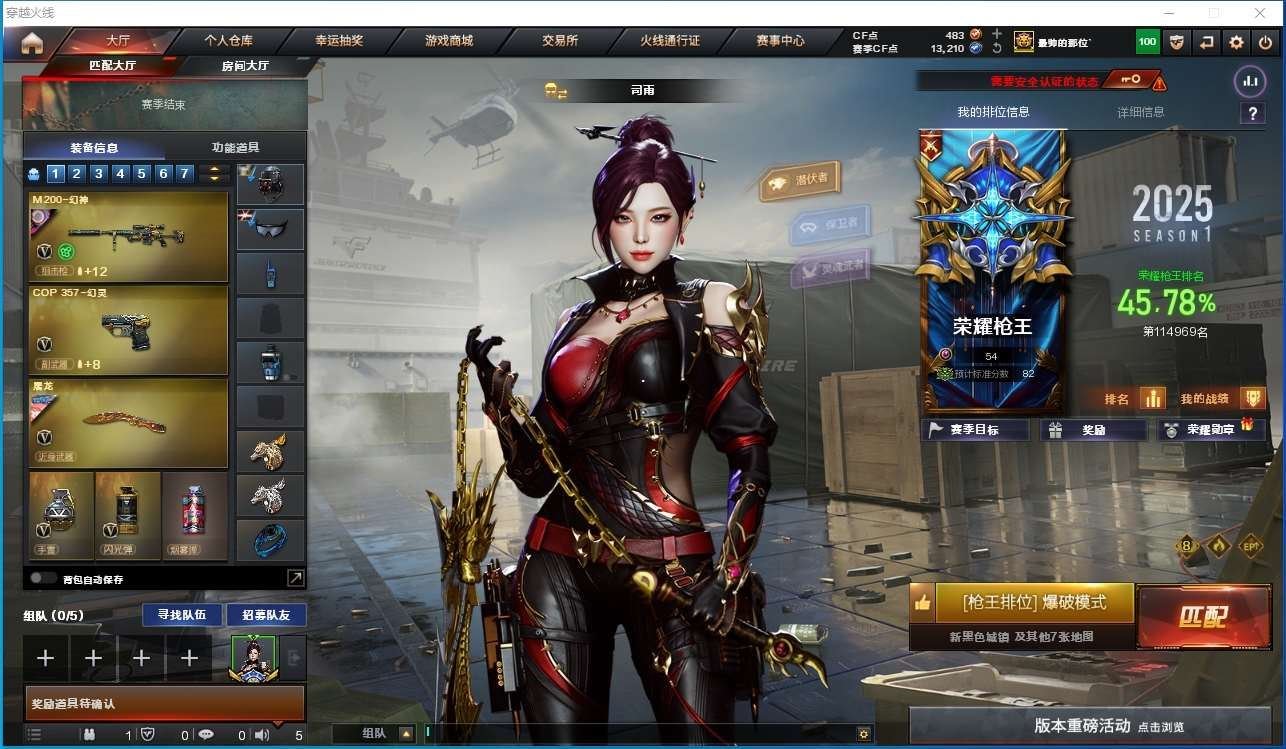Open the 赛事中心 tournament center
Viewport: 1286px width, 749px height.
pos(780,41)
